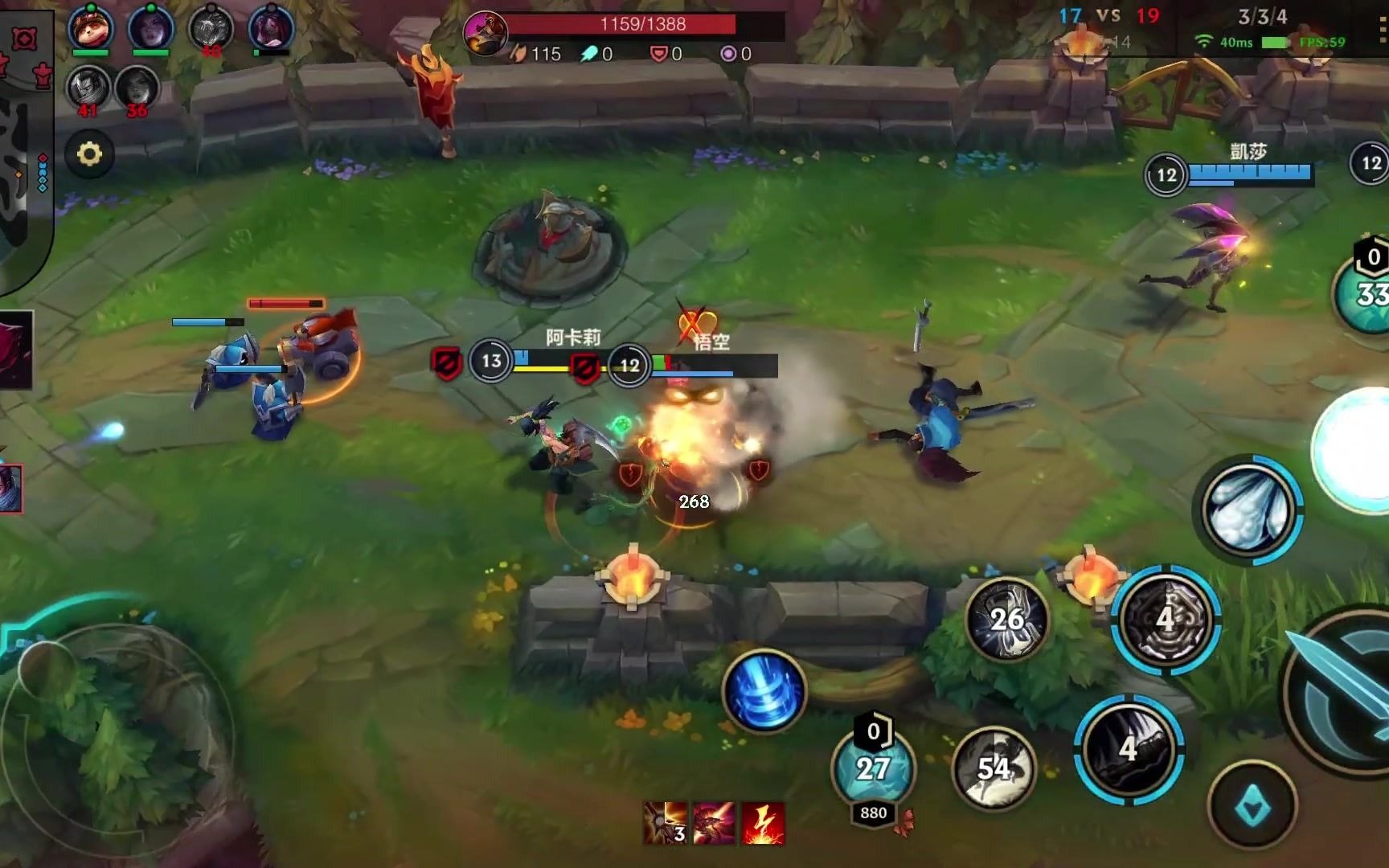Tap the ability on 26-second cooldown
1389x868 pixels.
point(1006,619)
